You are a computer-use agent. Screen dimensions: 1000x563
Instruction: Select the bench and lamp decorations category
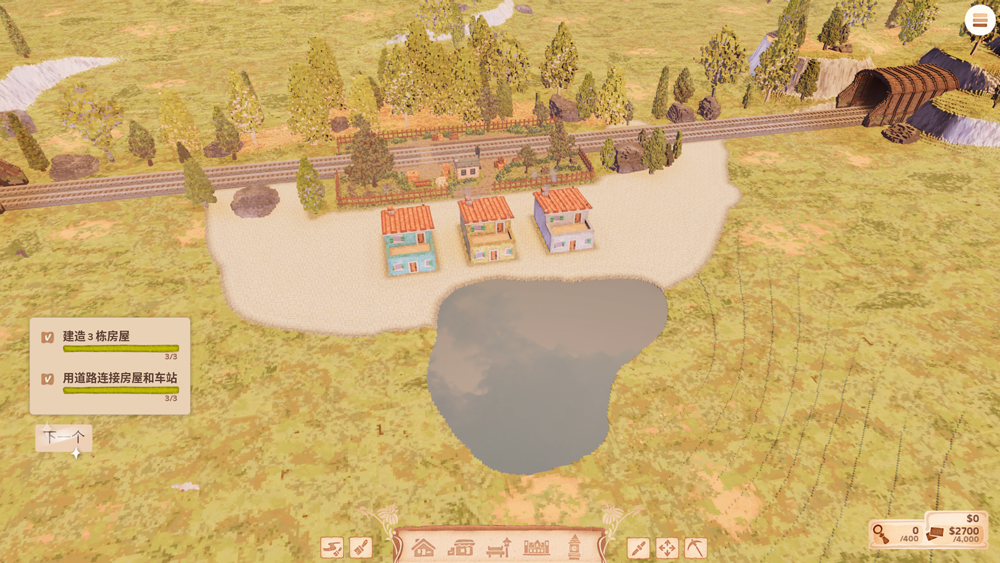pyautogui.click(x=499, y=547)
